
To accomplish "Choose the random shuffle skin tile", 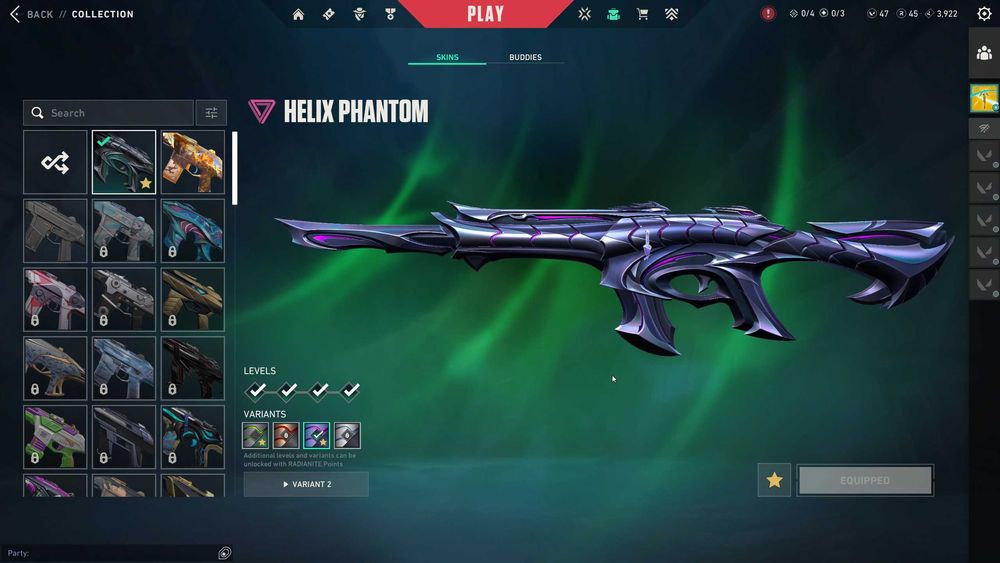I will tap(55, 162).
